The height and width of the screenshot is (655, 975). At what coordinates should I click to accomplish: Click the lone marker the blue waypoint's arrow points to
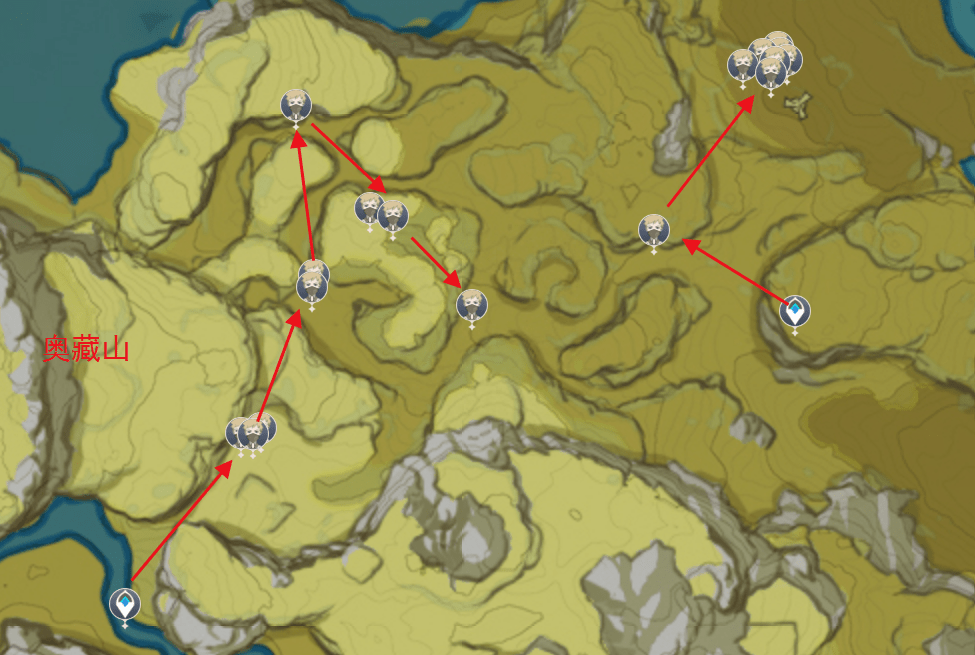tap(654, 230)
